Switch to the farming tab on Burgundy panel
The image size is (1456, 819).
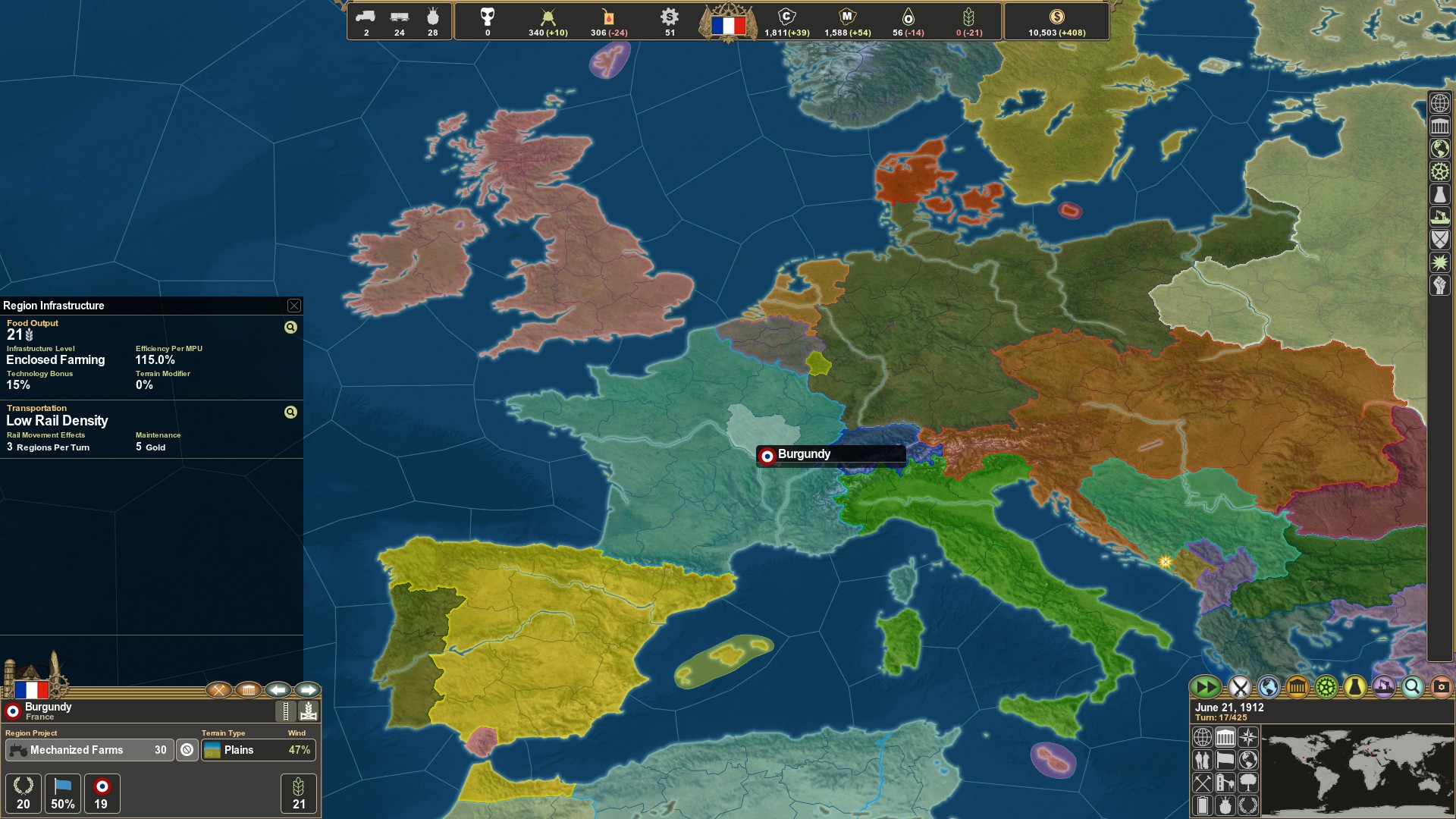click(309, 711)
